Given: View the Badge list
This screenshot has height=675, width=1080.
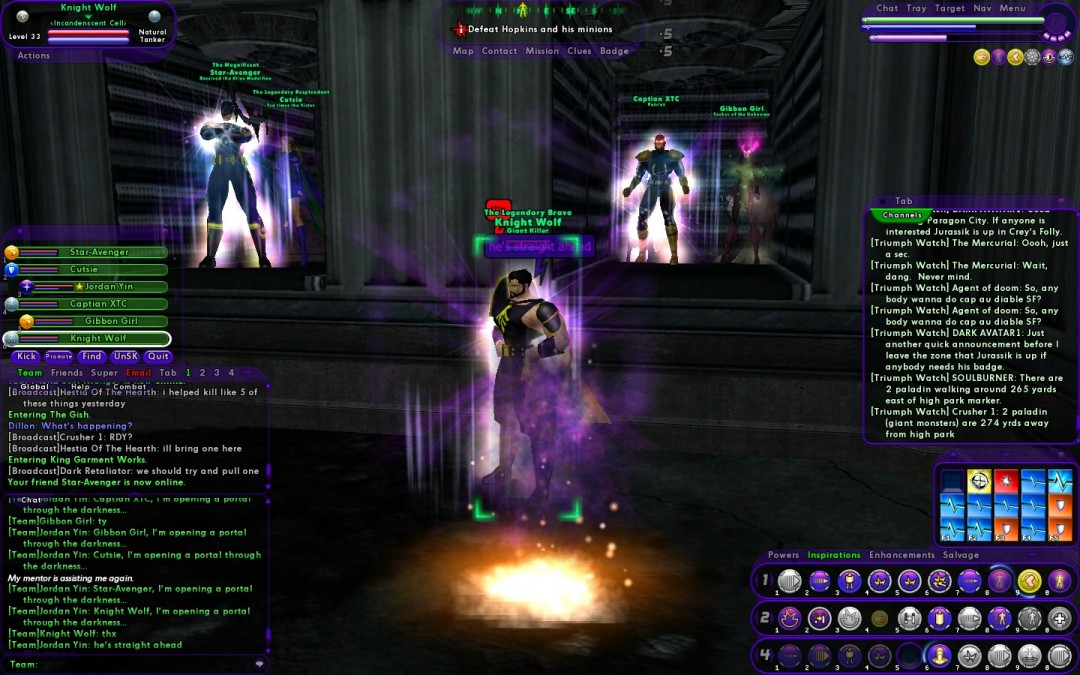Looking at the screenshot, I should [614, 51].
